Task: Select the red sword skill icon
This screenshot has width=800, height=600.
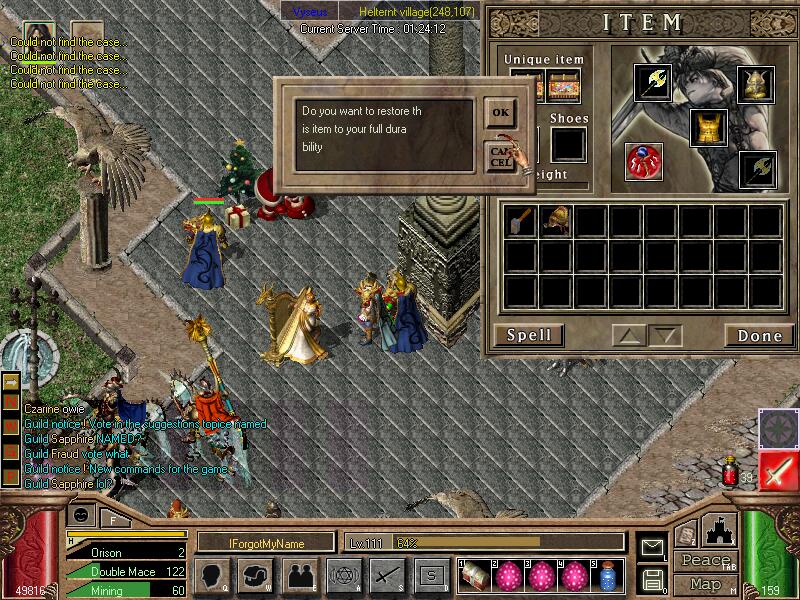Action: pos(776,469)
